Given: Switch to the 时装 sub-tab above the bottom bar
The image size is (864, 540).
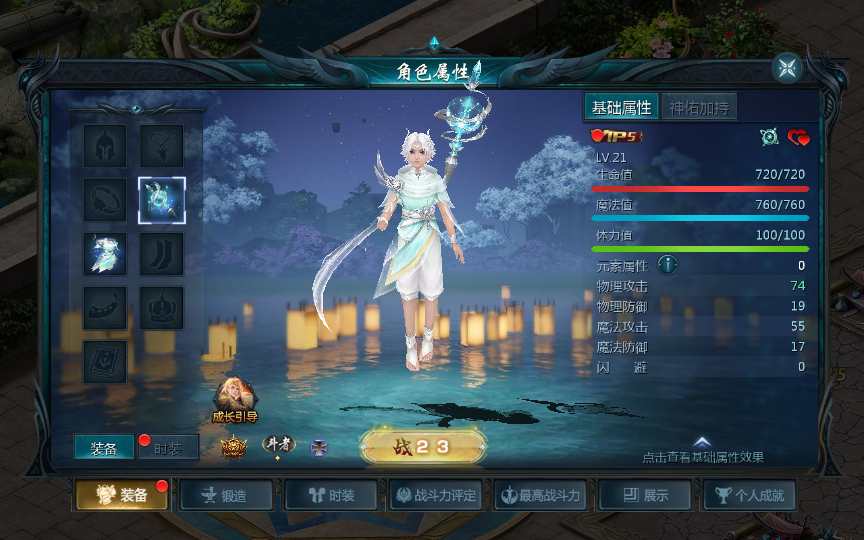Looking at the screenshot, I should pos(168,449).
